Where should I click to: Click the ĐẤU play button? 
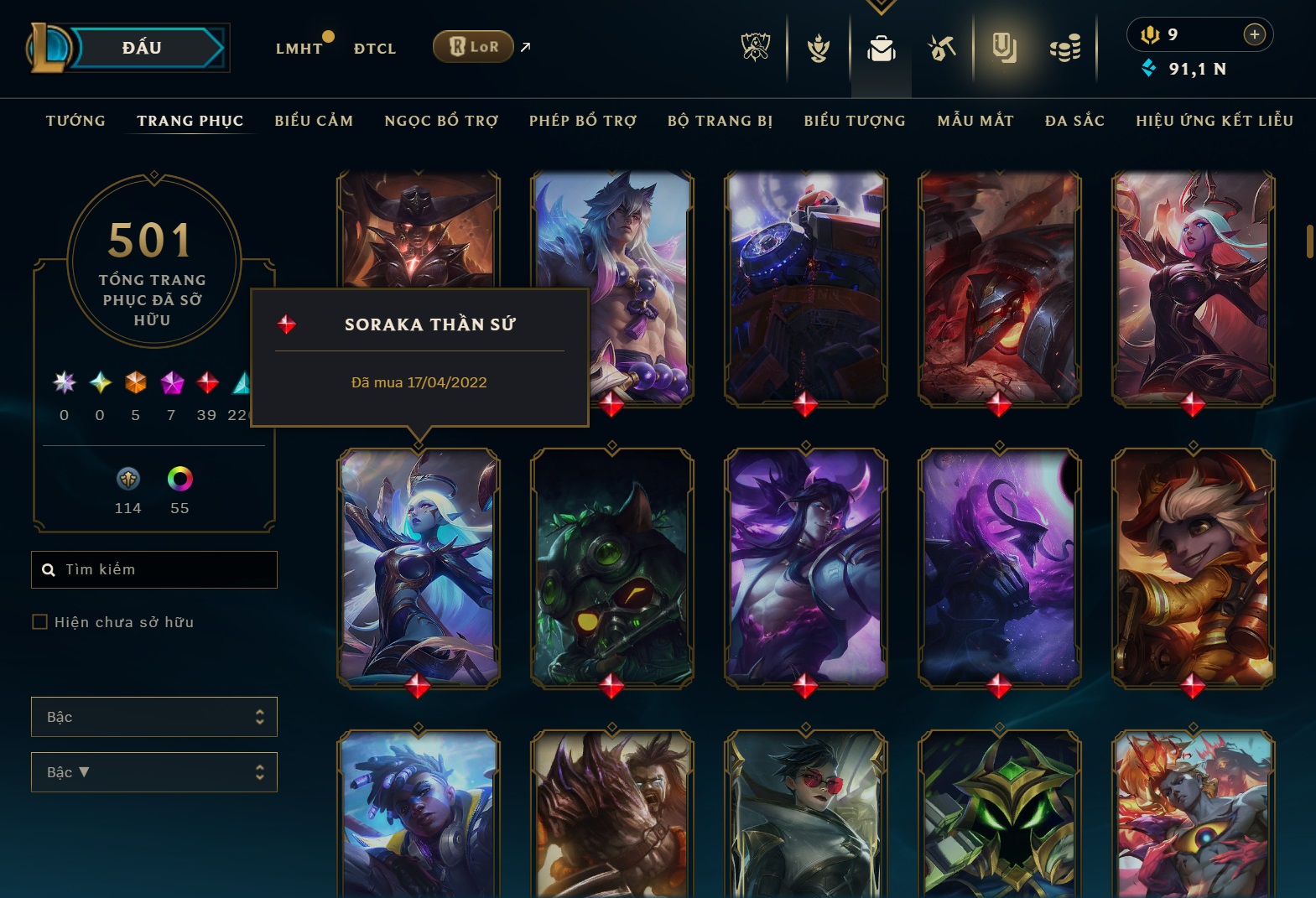(139, 47)
